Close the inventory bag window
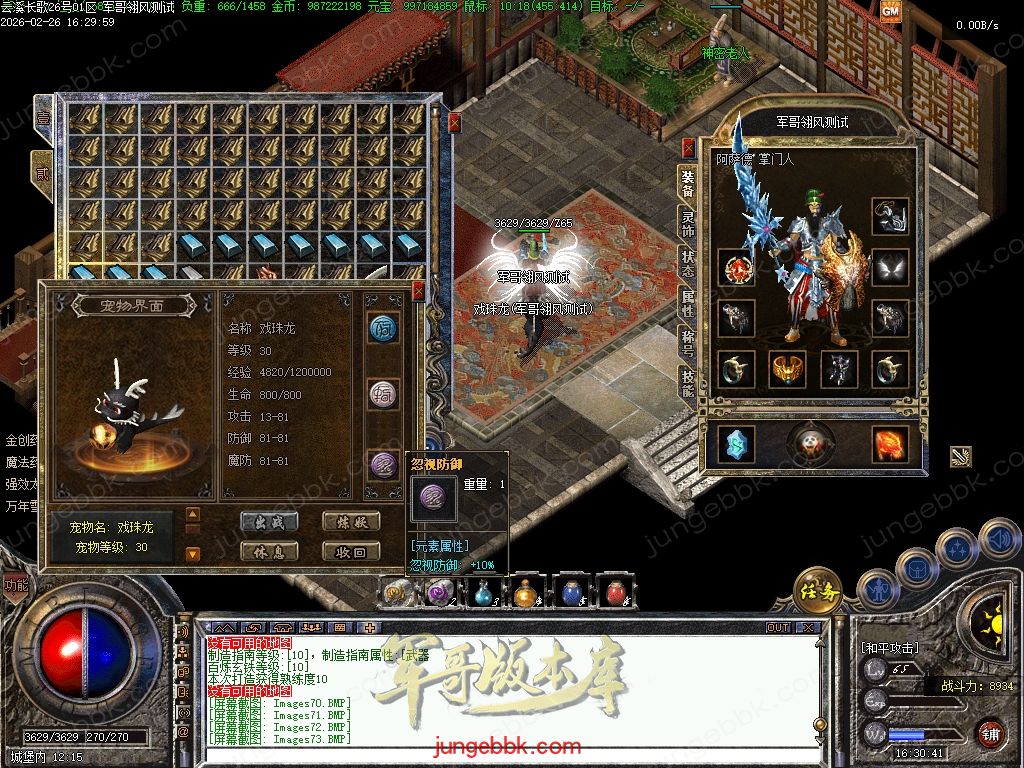Viewport: 1024px width, 768px height. 454,122
